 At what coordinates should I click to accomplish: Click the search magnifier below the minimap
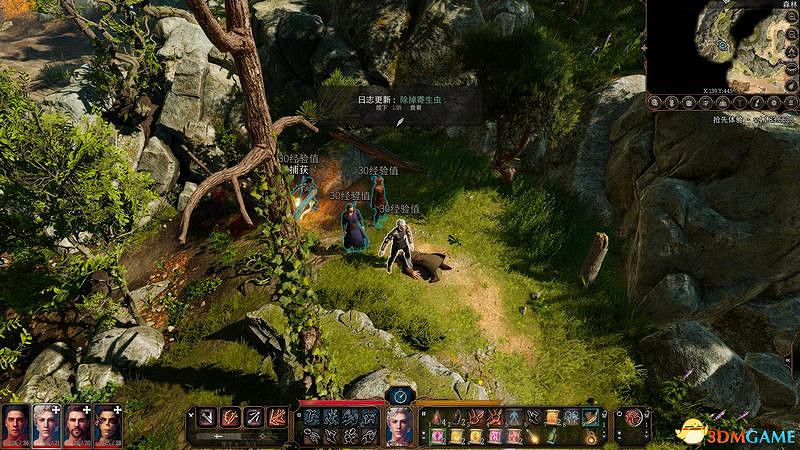655,102
